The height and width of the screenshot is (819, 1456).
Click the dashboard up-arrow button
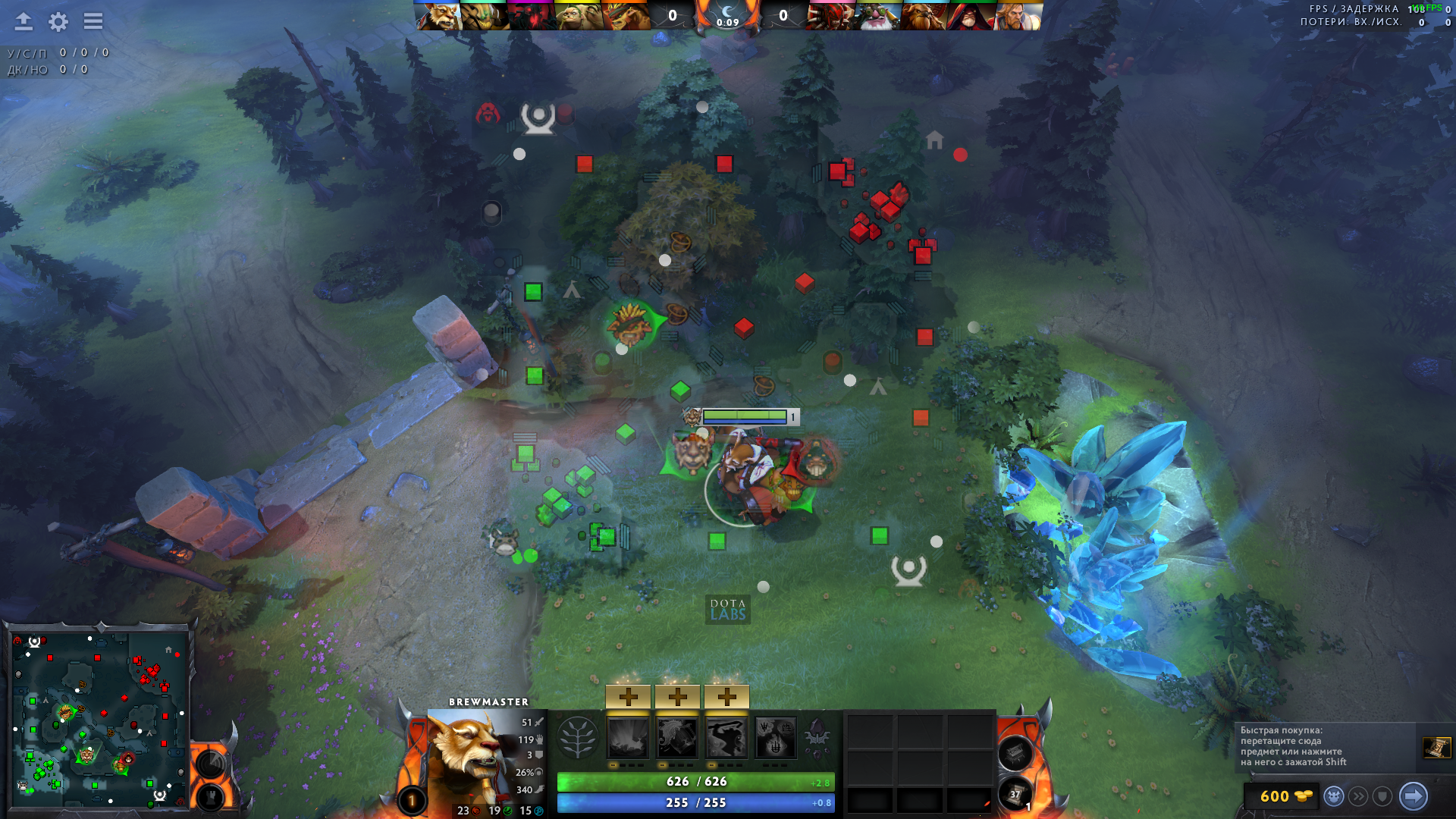coord(24,21)
